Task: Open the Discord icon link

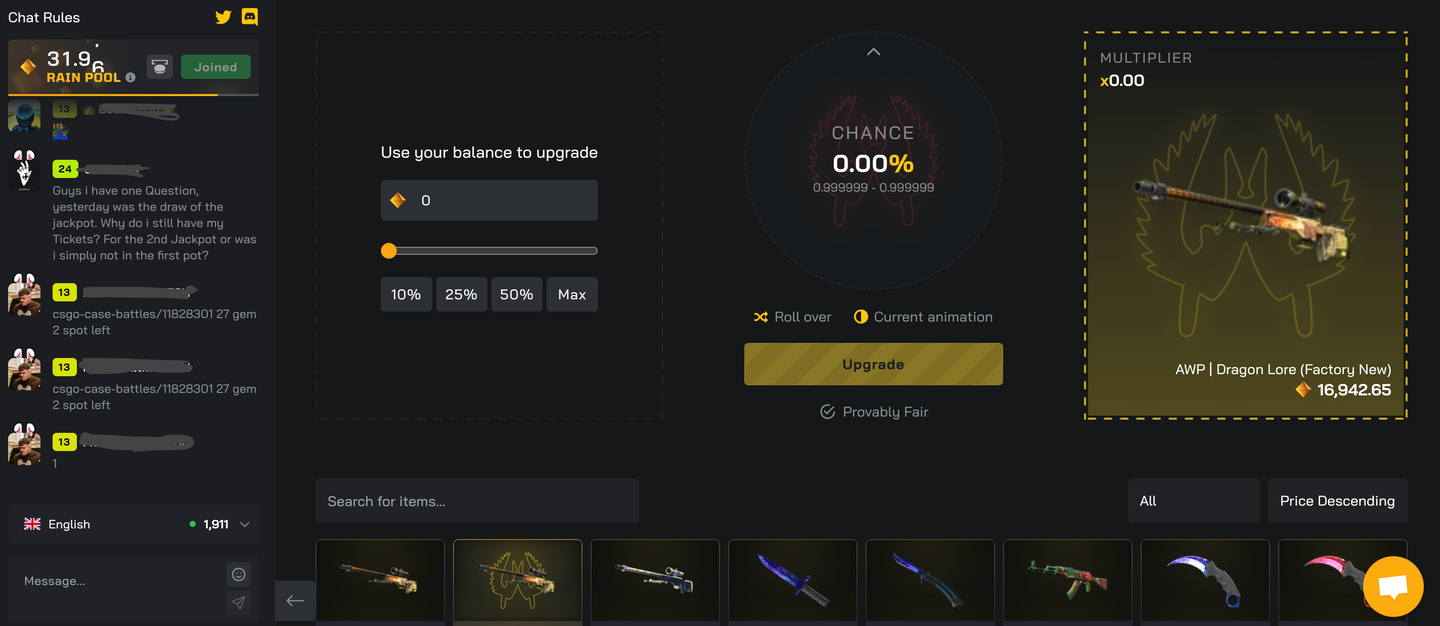Action: (x=250, y=17)
